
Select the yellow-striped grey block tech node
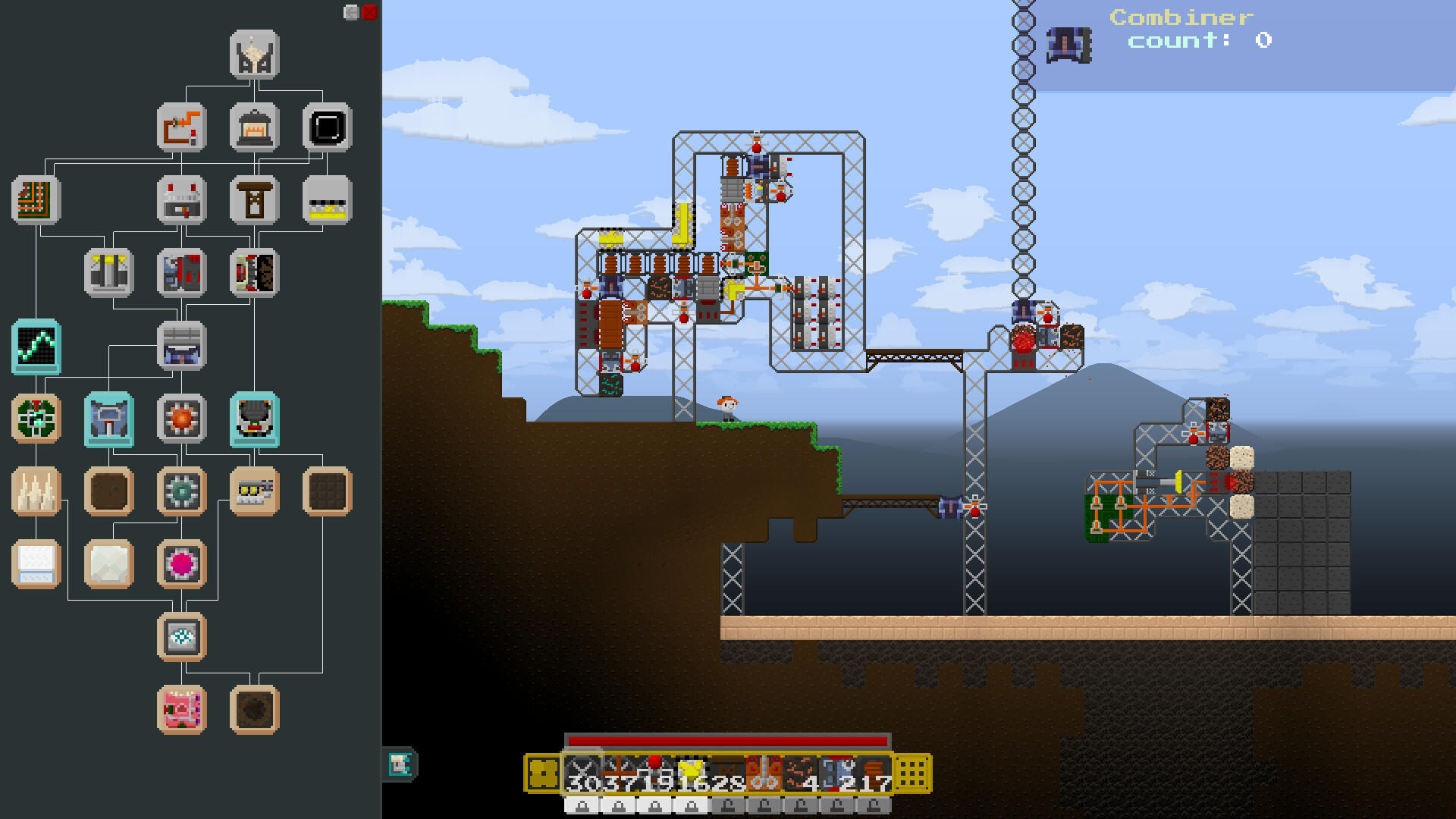327,200
